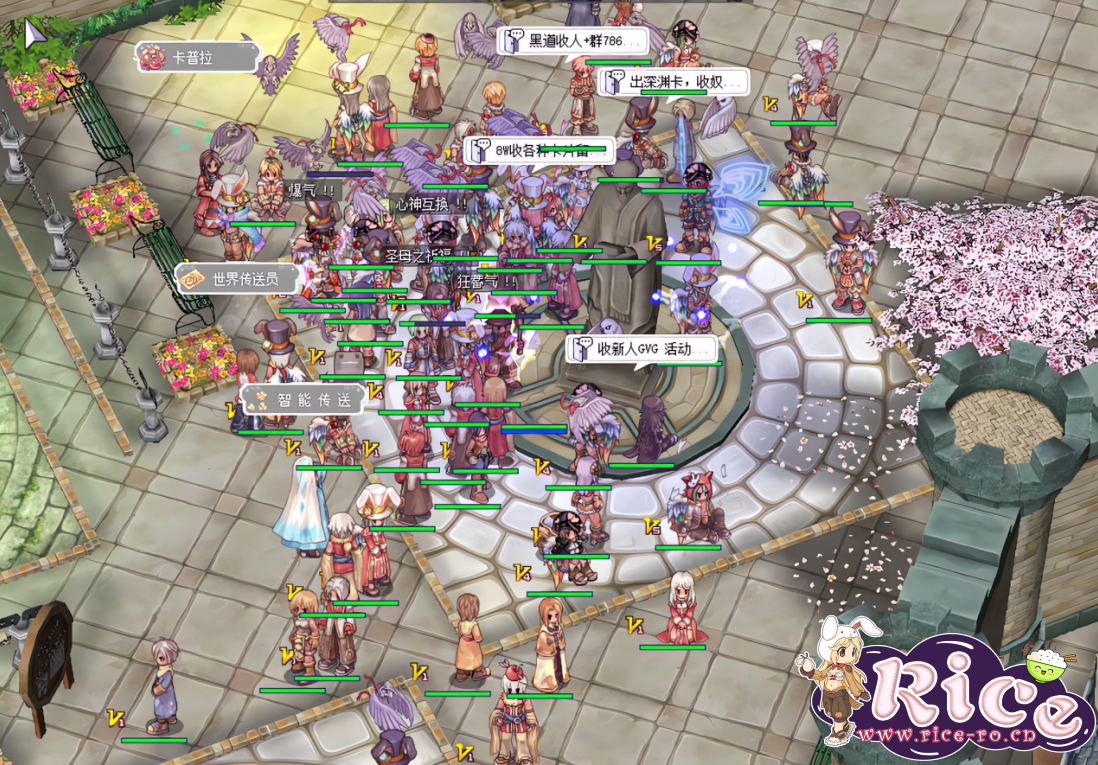Talk to 世界传送员 via its label
1098x765 pixels.
[238, 279]
